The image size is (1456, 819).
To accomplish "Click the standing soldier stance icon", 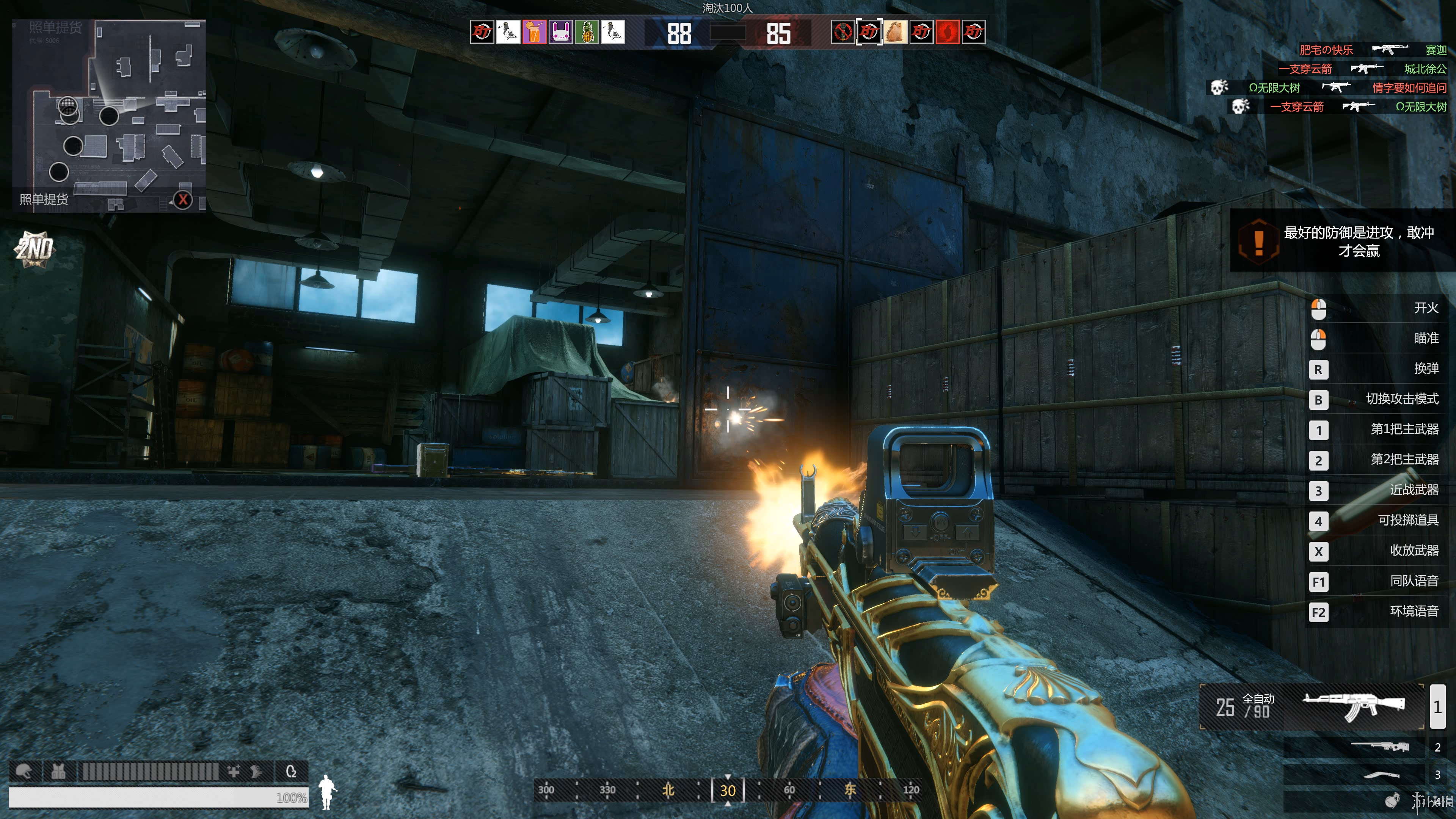I will point(327,791).
